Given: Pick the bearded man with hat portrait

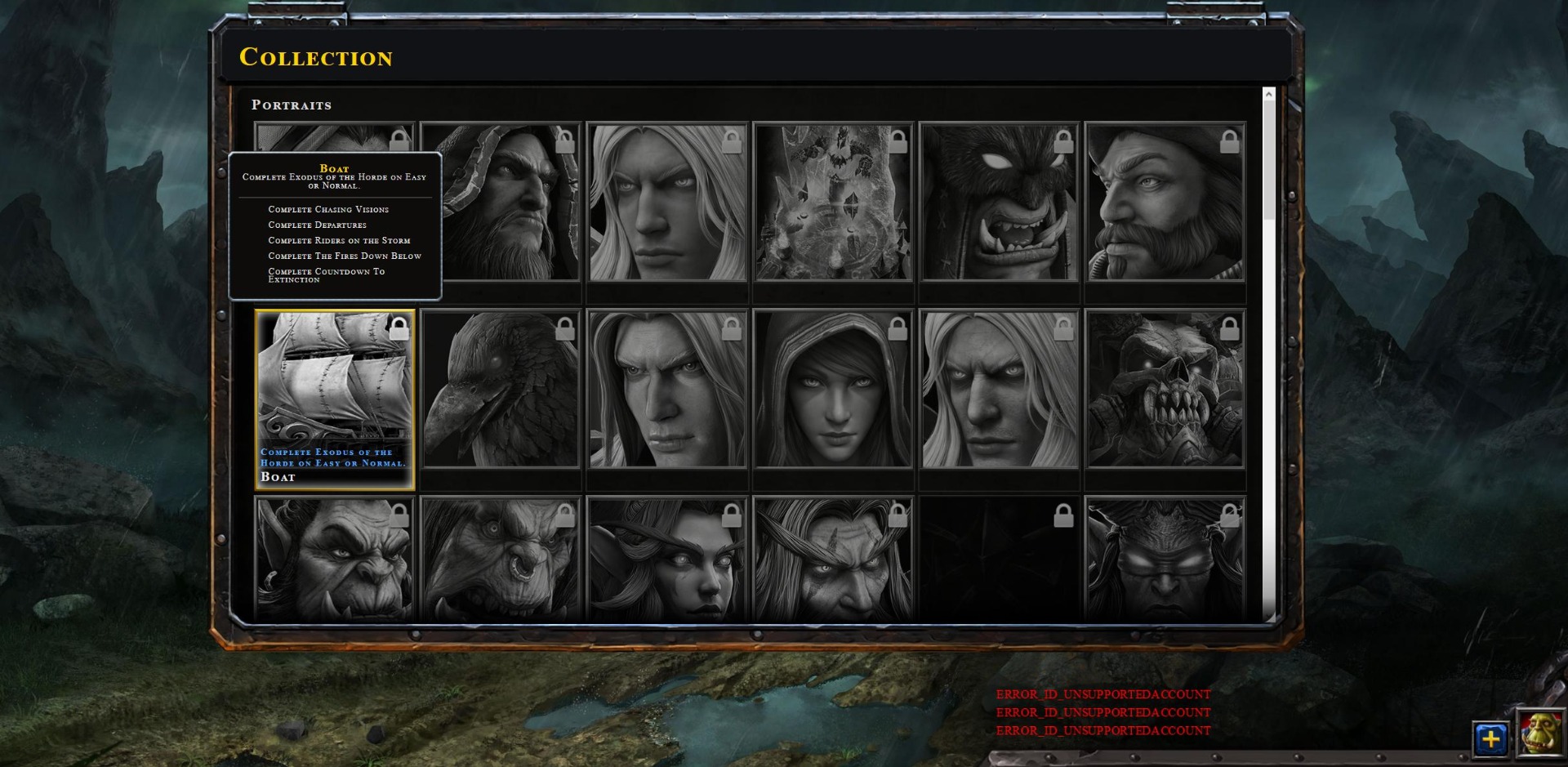Looking at the screenshot, I should [1165, 203].
